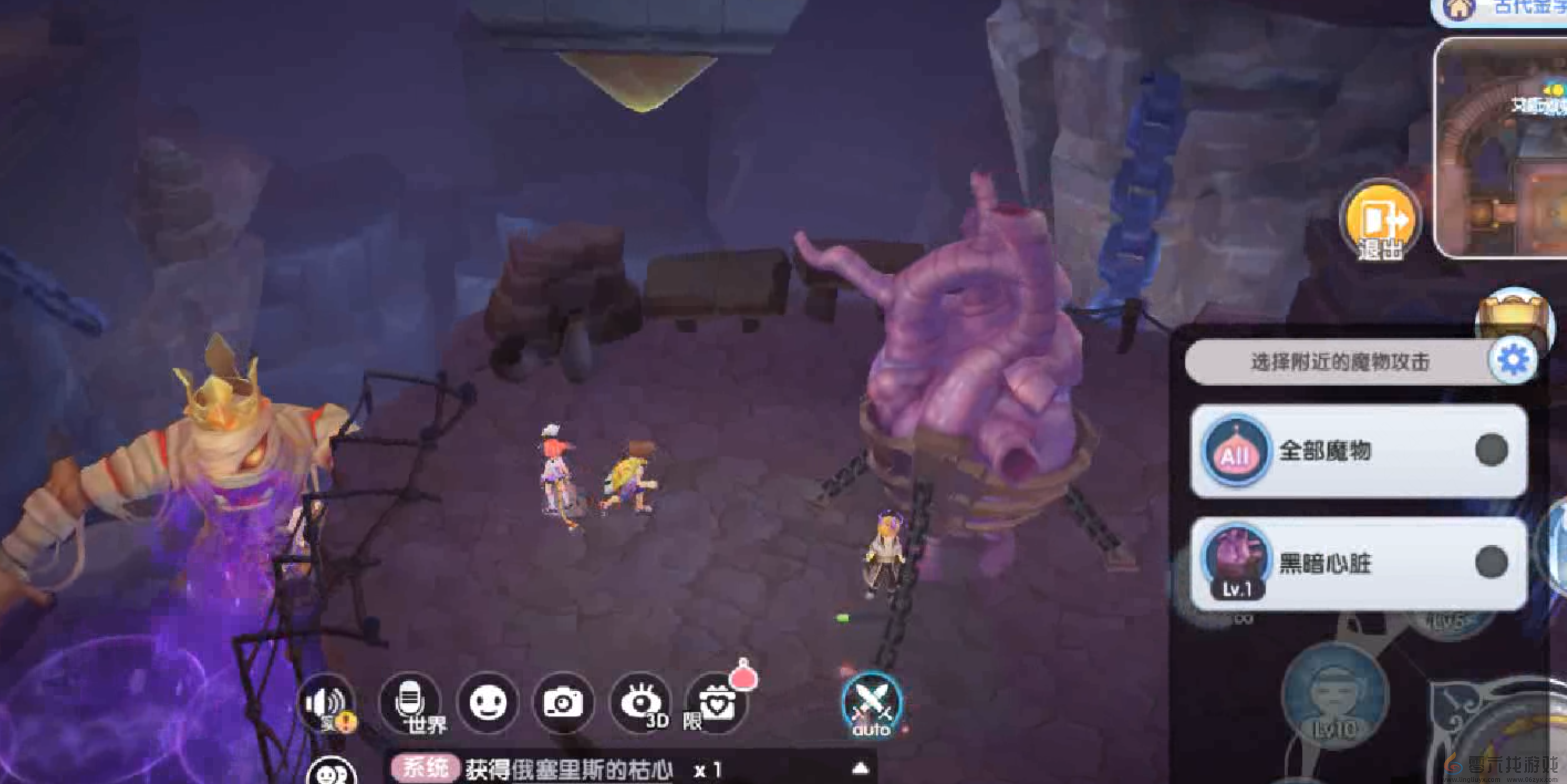Screen dimensions: 1567x784
Task: Switch the 3D eye view mode
Action: point(640,703)
